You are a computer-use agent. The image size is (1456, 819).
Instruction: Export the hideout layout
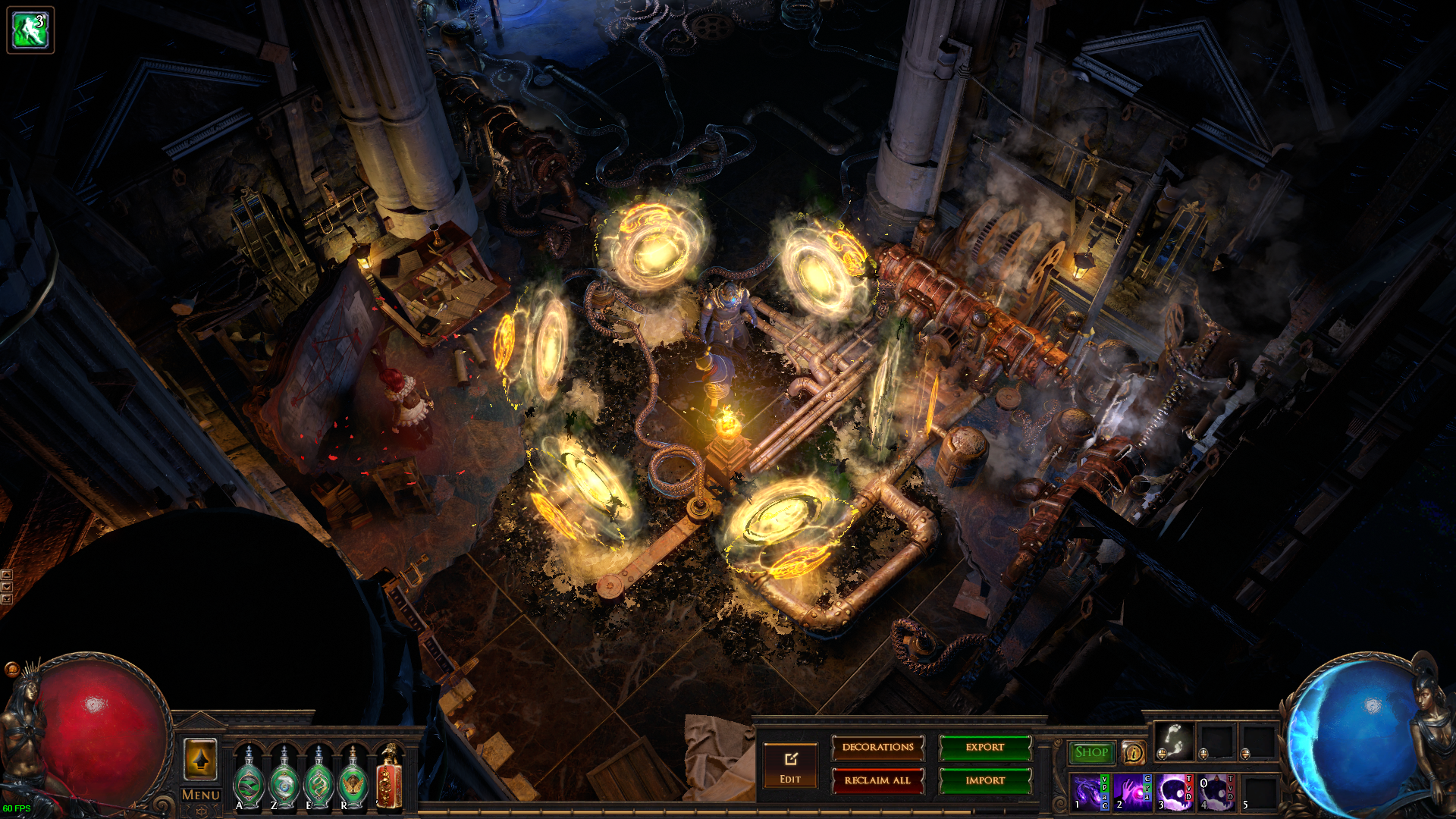[985, 748]
